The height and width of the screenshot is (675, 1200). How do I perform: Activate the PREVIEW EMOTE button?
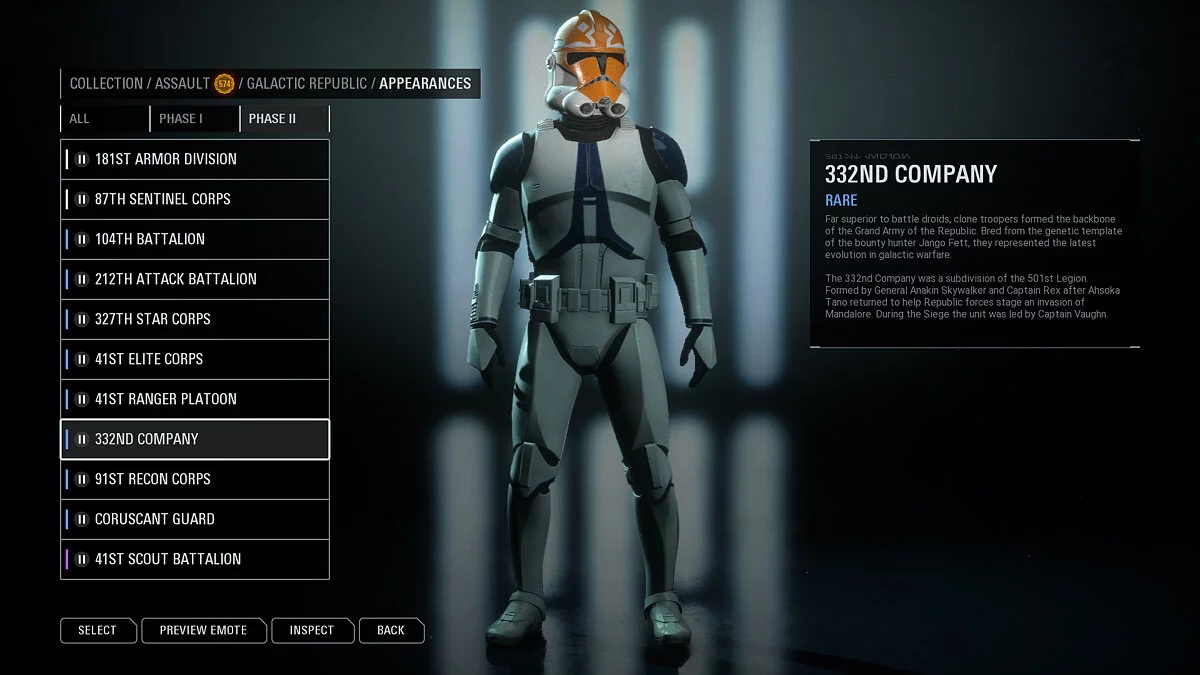pyautogui.click(x=203, y=630)
